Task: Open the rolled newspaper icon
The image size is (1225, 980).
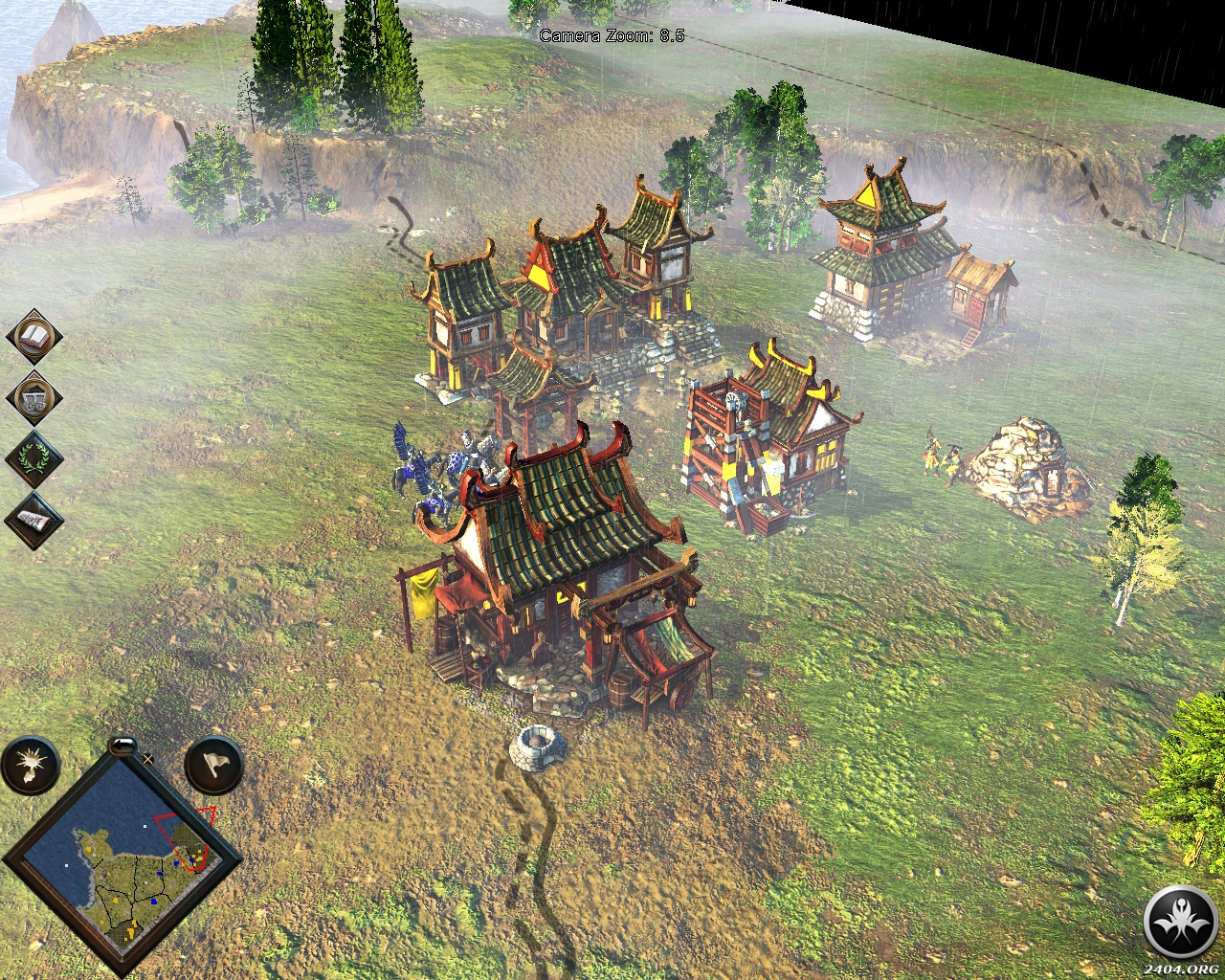Action: tap(34, 521)
